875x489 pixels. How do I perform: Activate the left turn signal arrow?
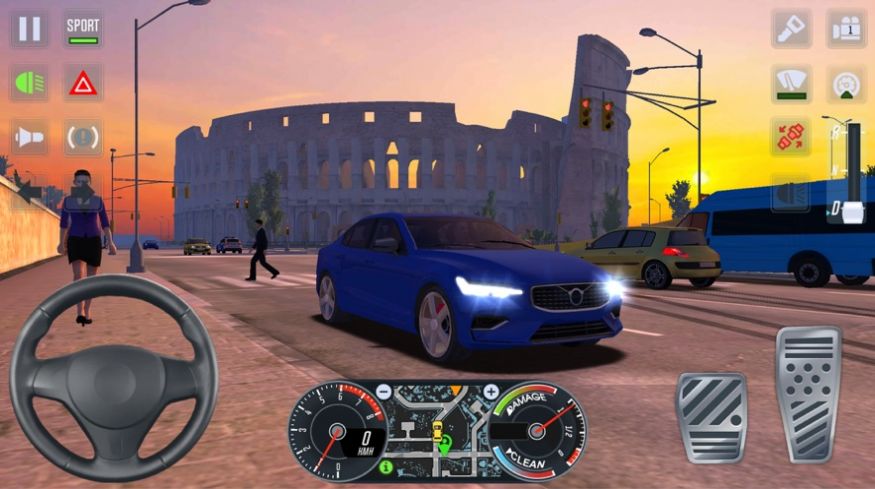[30, 190]
